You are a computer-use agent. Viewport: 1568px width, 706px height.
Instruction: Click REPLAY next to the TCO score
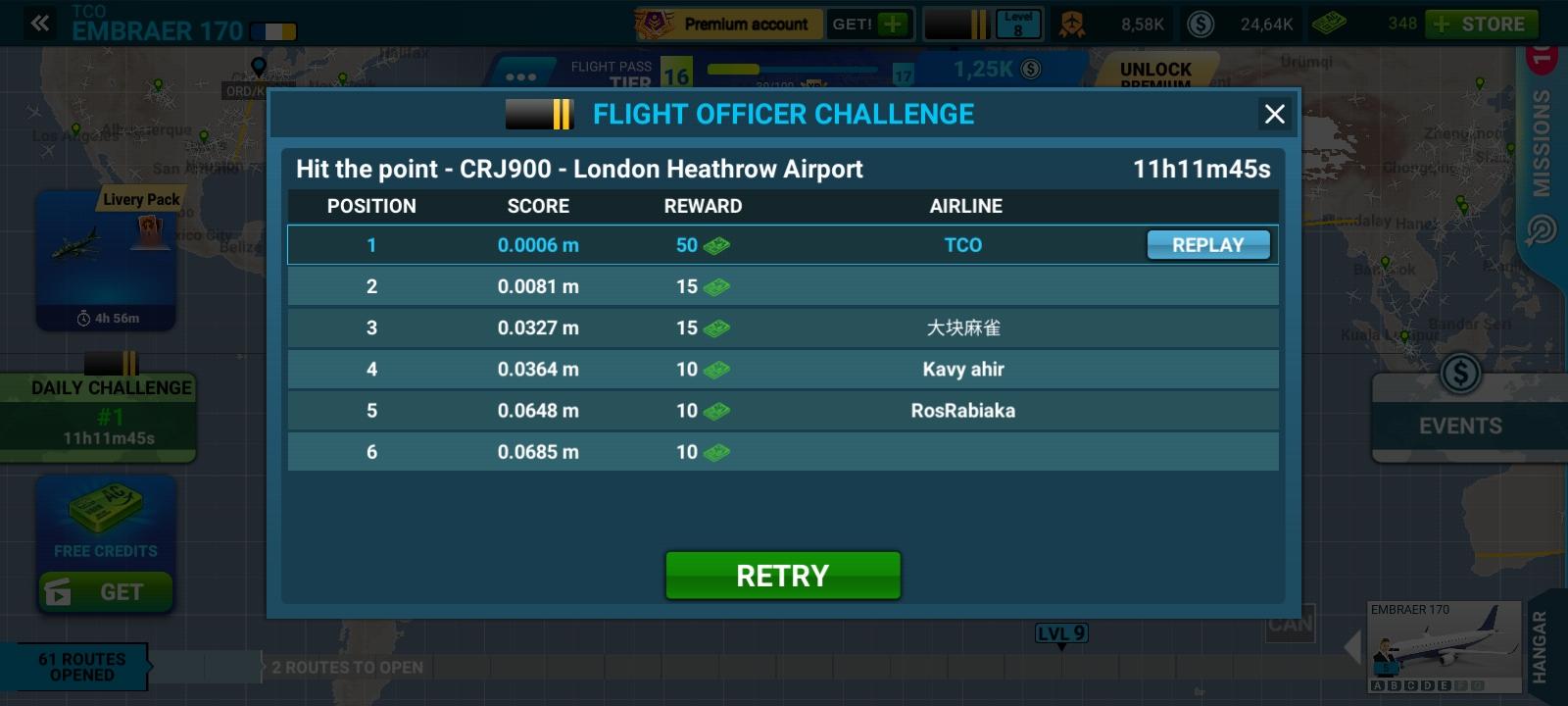pyautogui.click(x=1208, y=245)
